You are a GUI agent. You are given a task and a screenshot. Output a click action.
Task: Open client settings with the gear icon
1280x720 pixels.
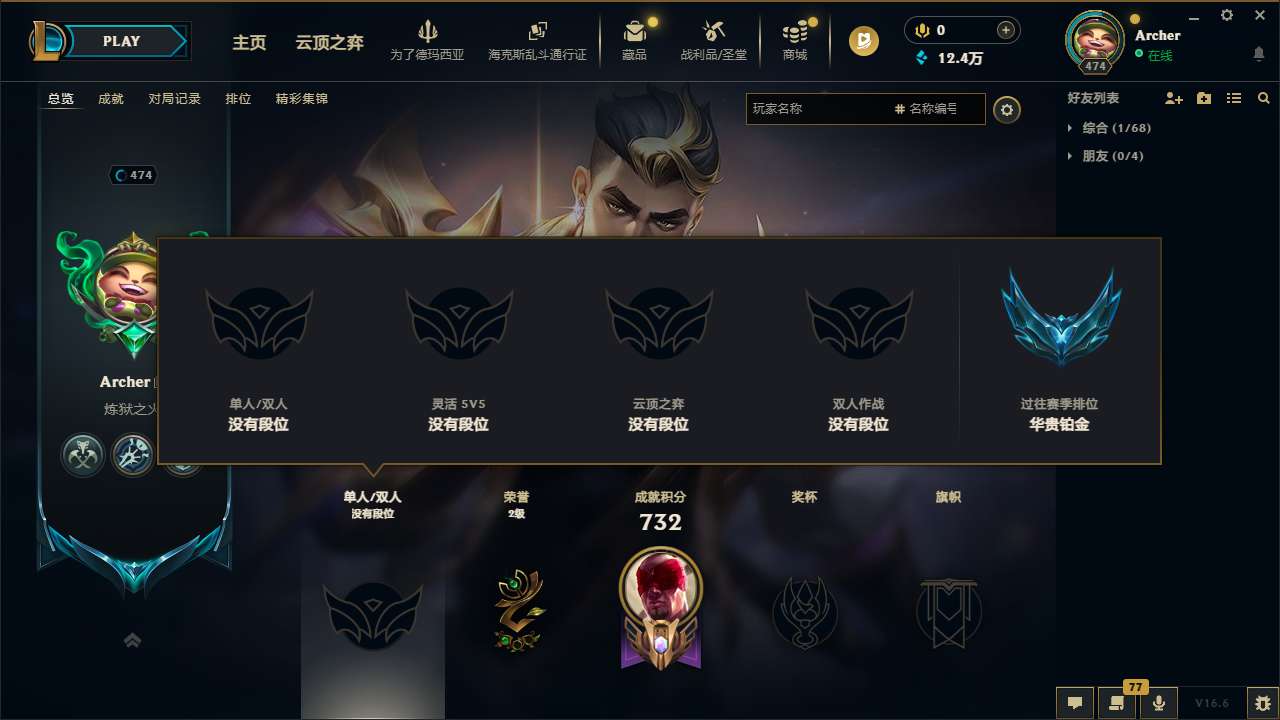(1226, 15)
